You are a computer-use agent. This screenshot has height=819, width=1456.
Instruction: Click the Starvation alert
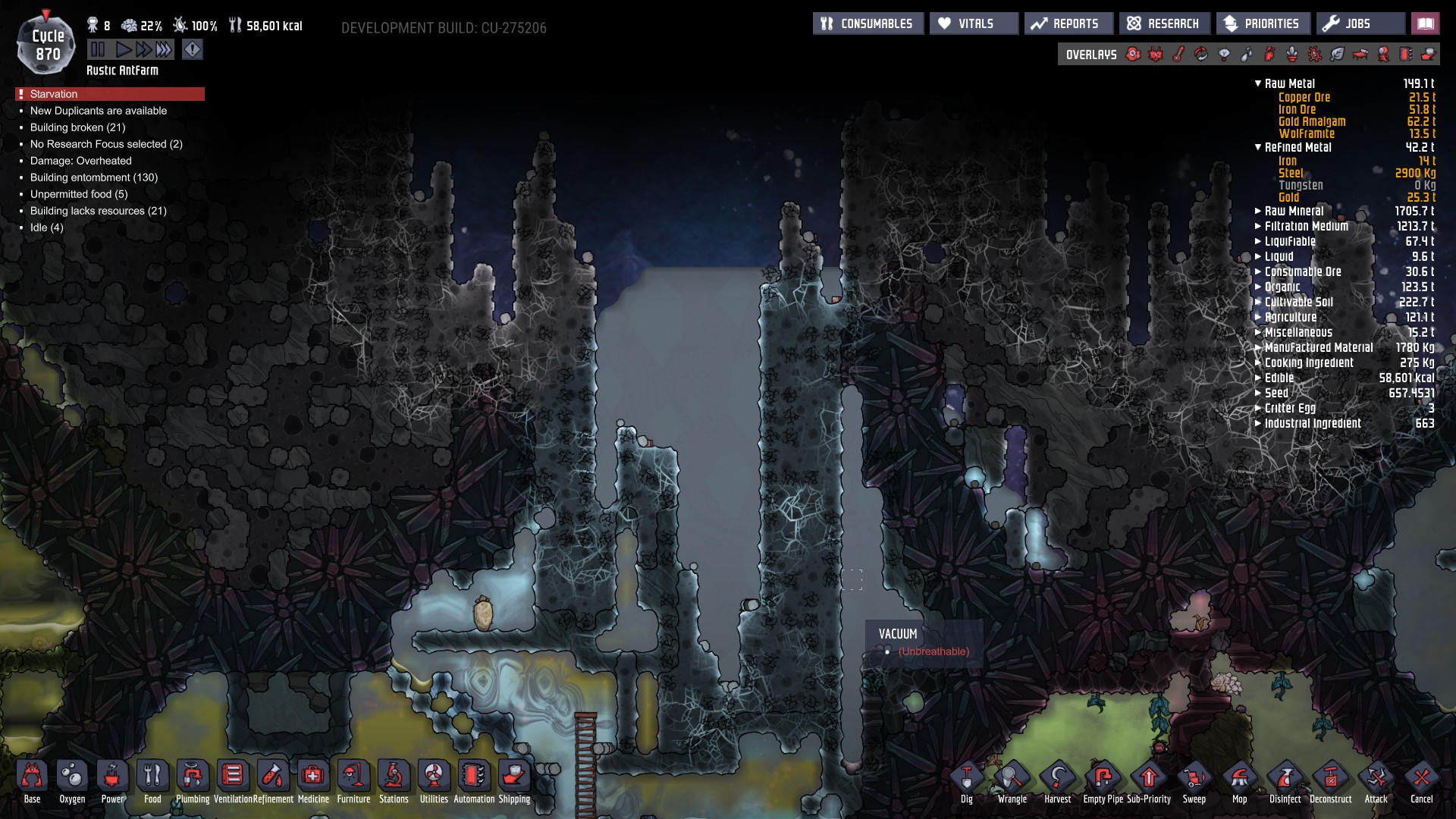110,94
